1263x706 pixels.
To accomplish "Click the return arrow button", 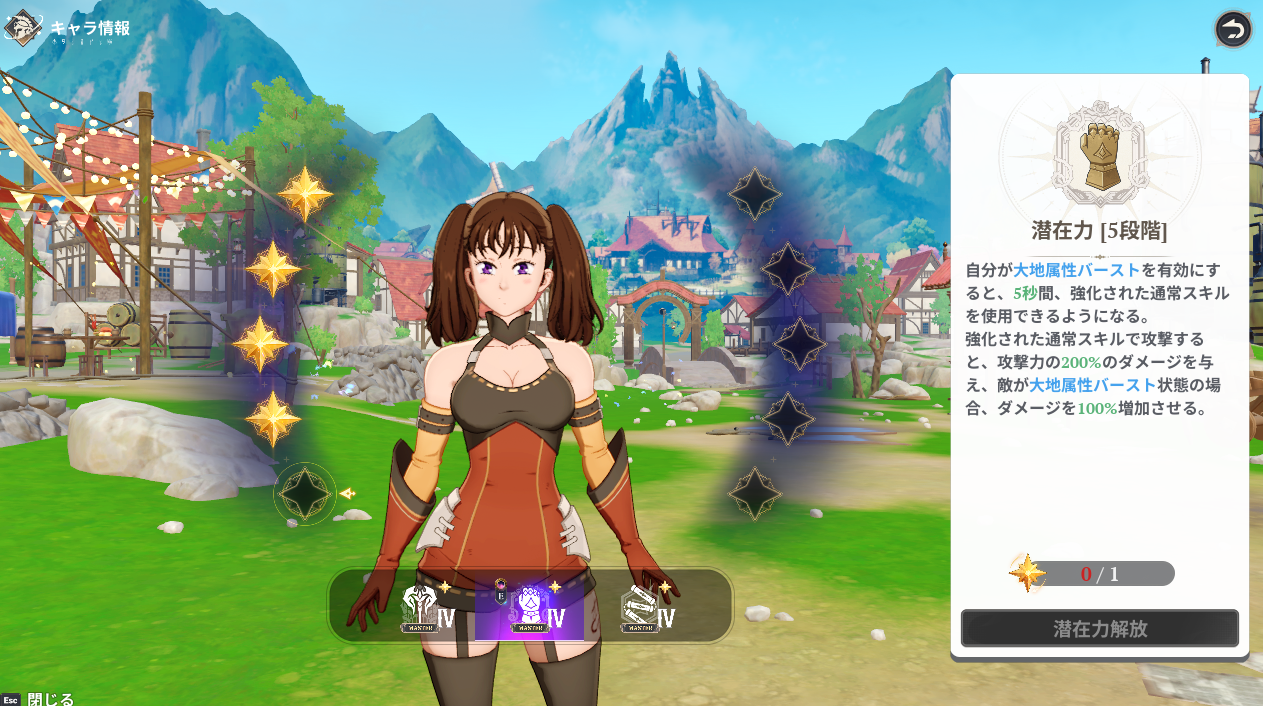I will pos(1233,29).
